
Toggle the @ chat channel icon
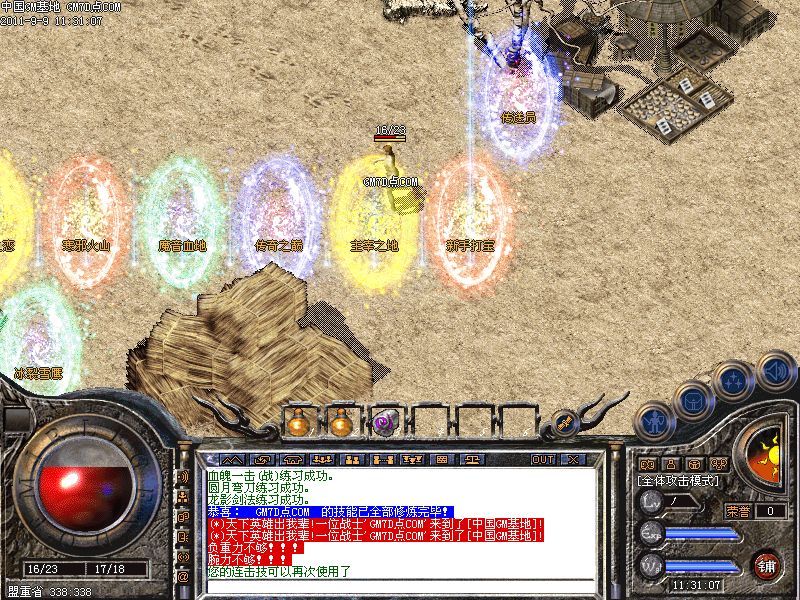(x=183, y=577)
